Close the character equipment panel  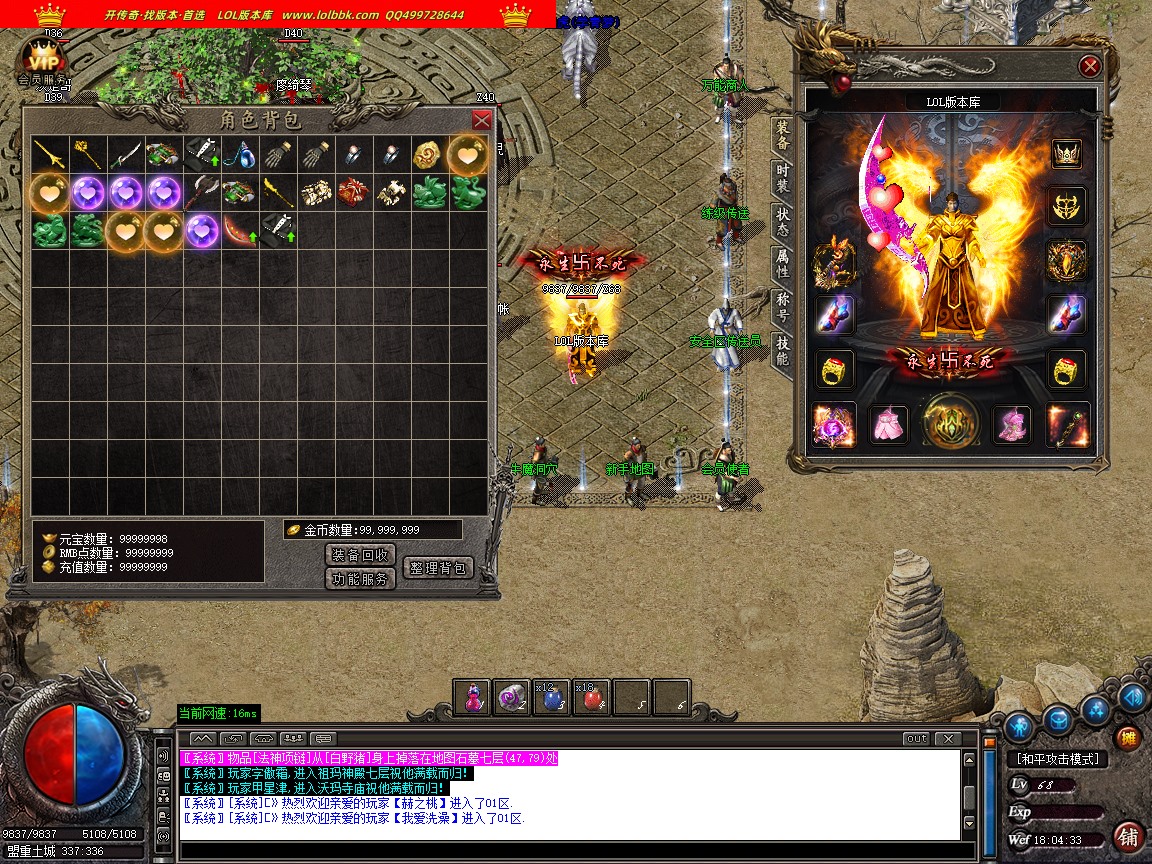(x=1090, y=66)
